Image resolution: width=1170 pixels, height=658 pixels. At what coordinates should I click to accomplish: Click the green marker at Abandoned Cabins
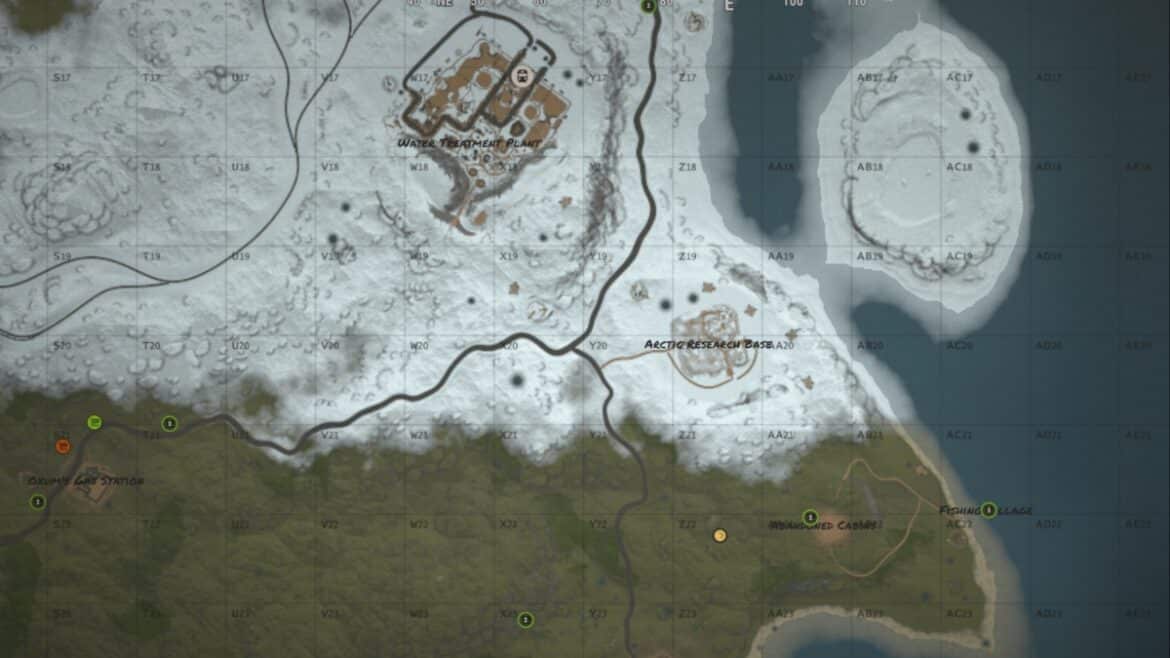810,517
